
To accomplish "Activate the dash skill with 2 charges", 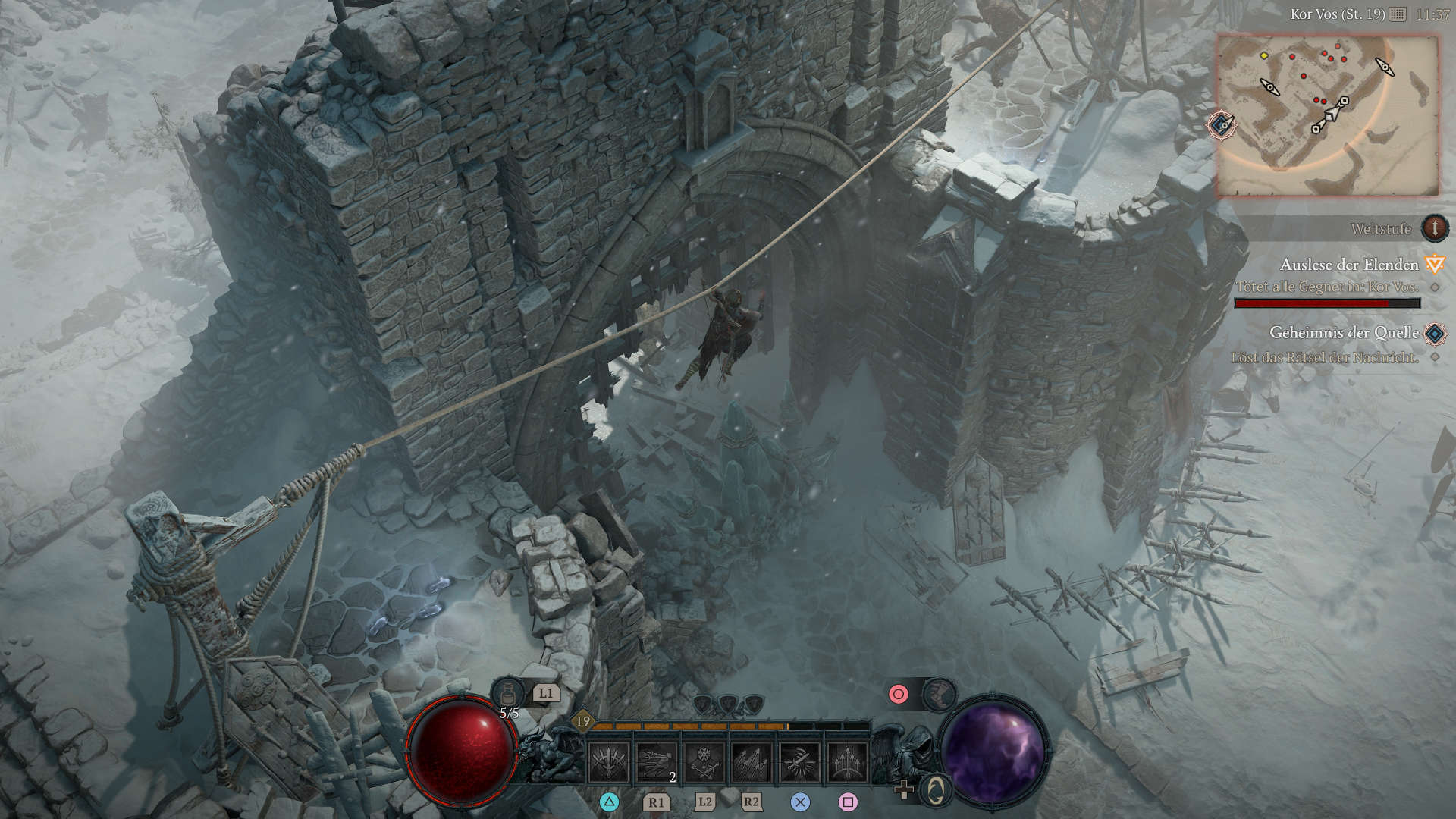I will (x=656, y=761).
